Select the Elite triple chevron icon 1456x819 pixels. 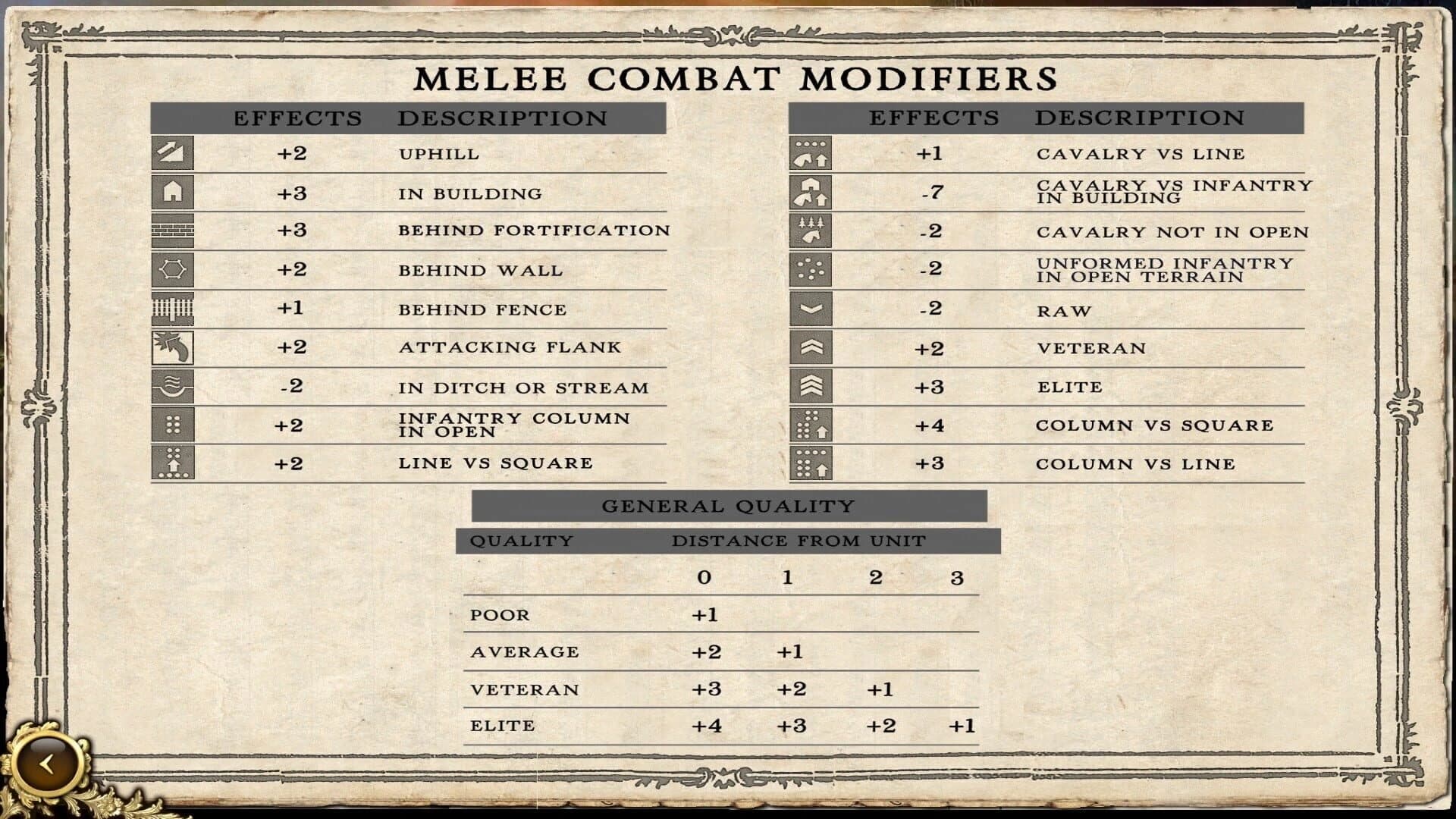(810, 387)
